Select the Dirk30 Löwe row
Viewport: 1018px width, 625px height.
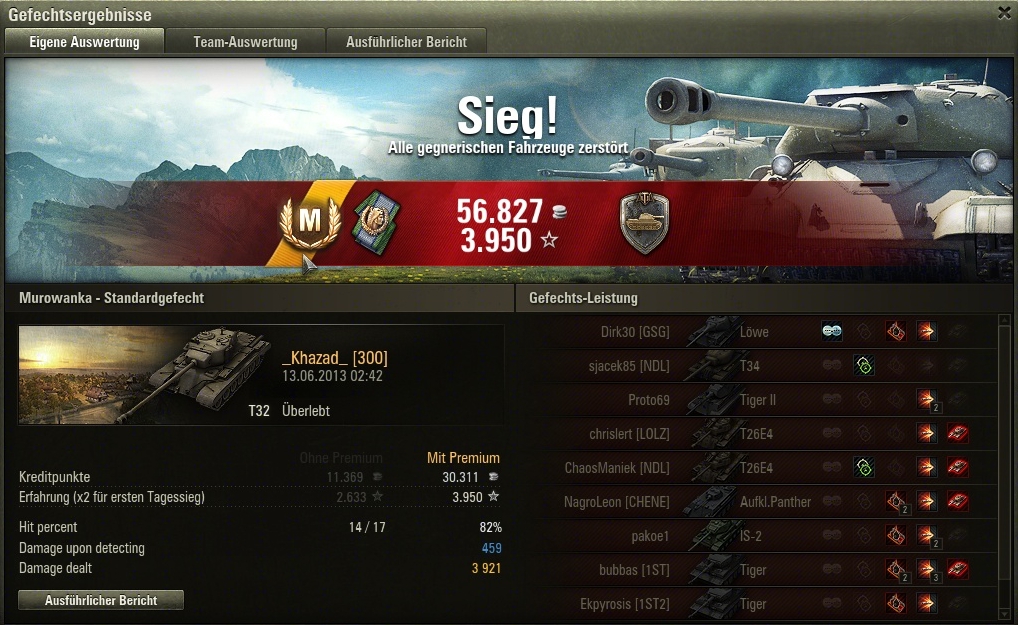tap(757, 332)
